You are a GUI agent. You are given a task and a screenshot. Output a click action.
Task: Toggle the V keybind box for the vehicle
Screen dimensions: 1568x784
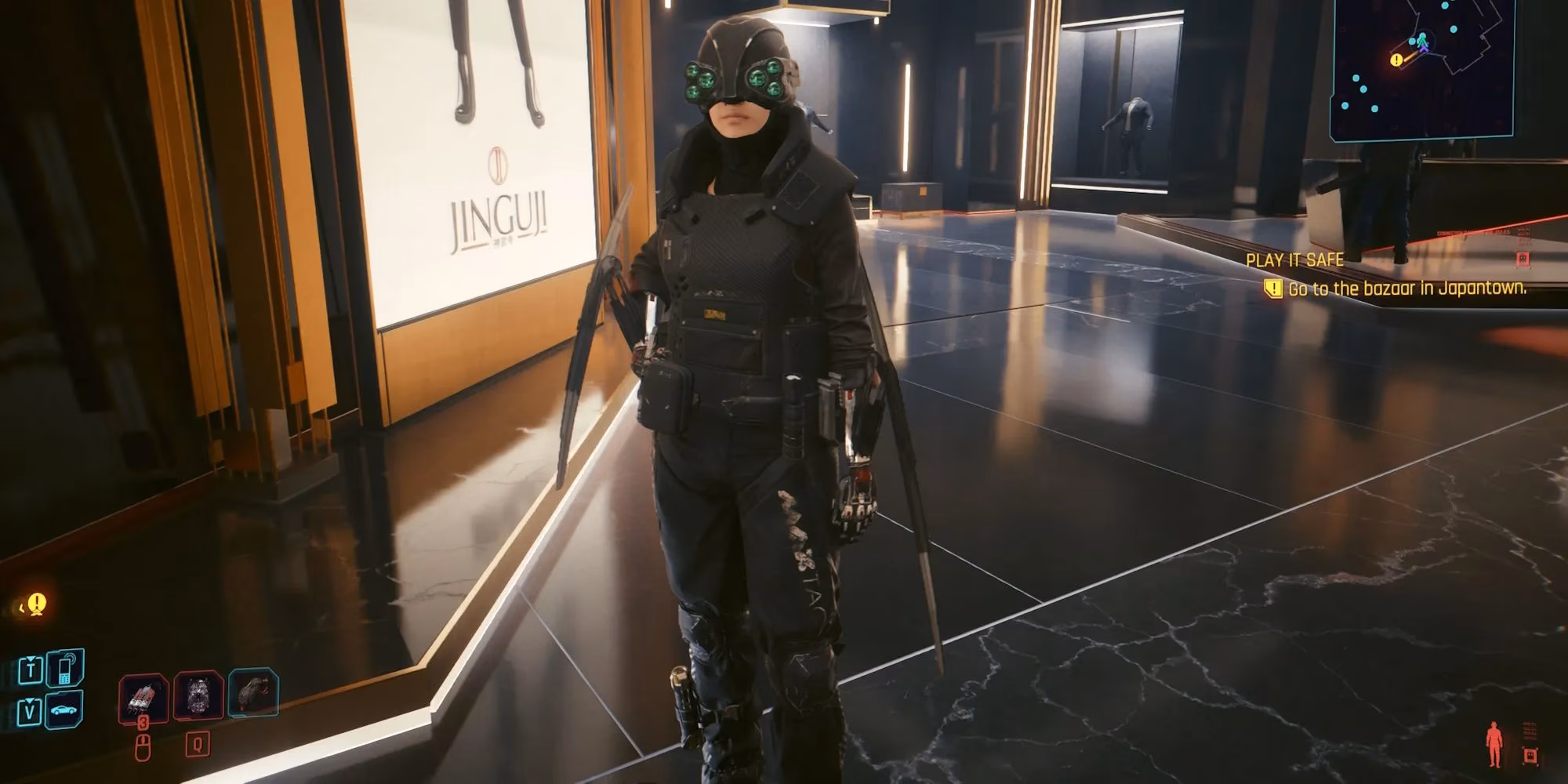(31, 710)
